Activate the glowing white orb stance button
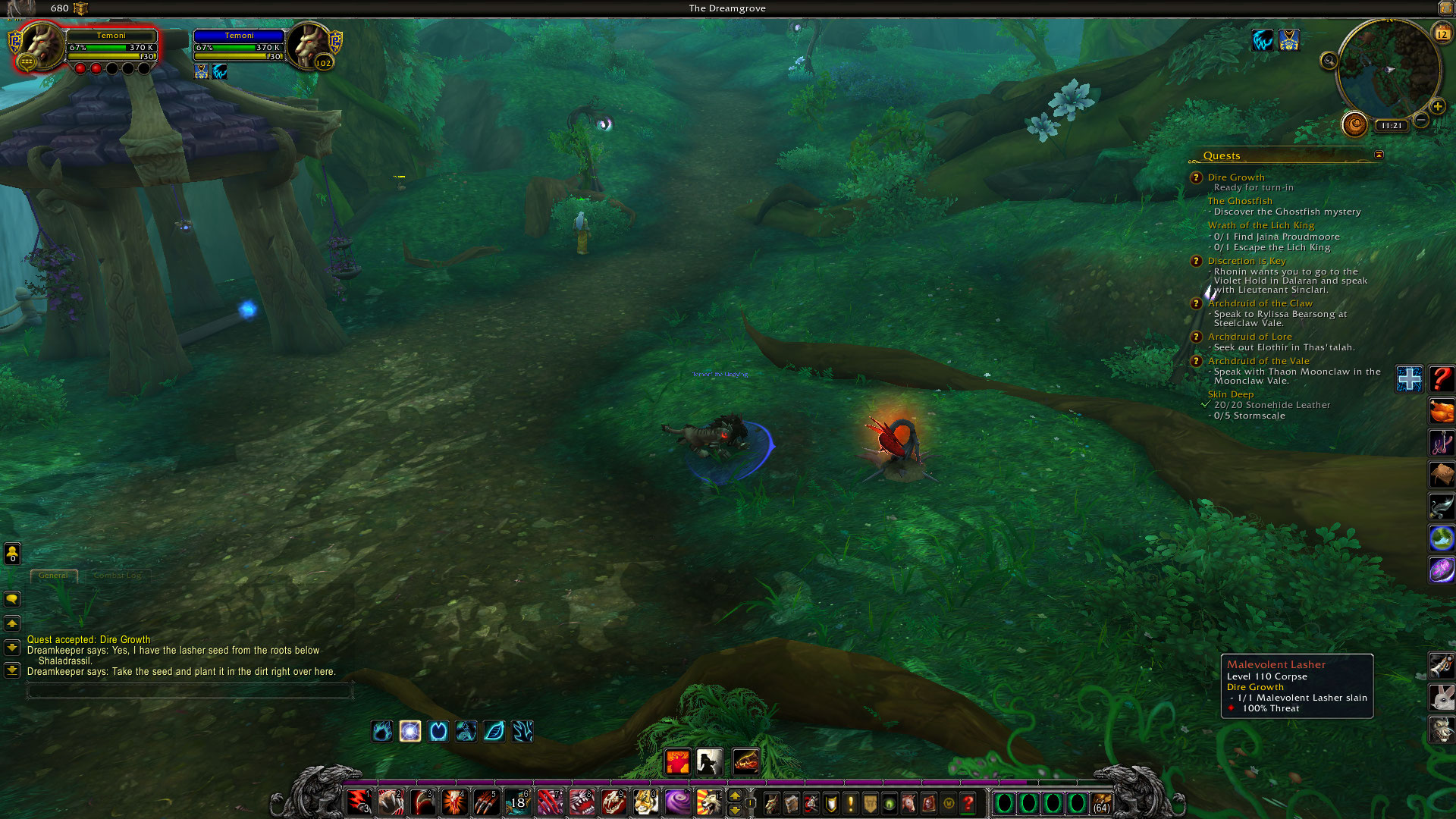Viewport: 1456px width, 819px height. (410, 731)
